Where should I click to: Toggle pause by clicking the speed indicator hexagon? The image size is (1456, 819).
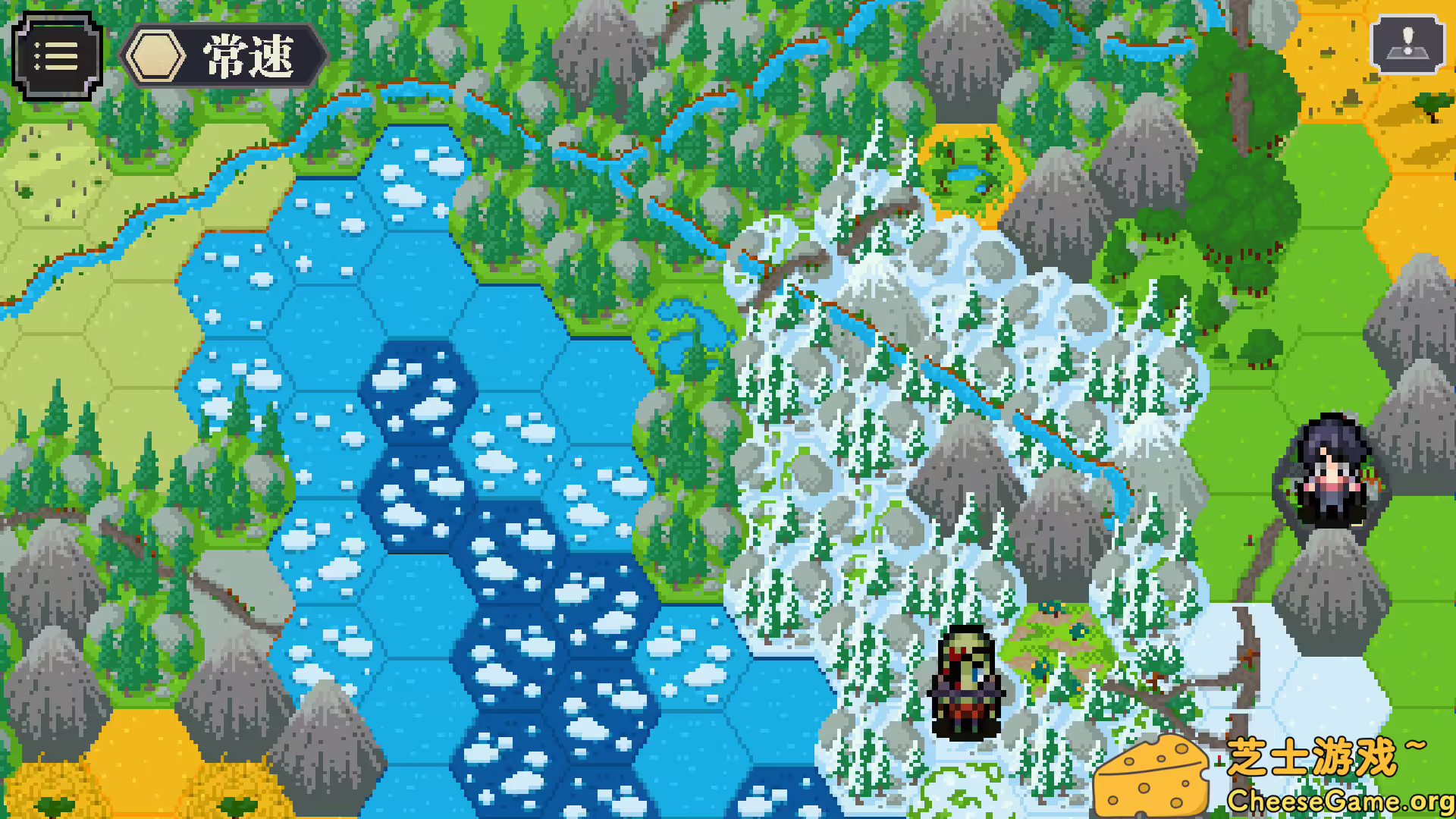(x=156, y=57)
